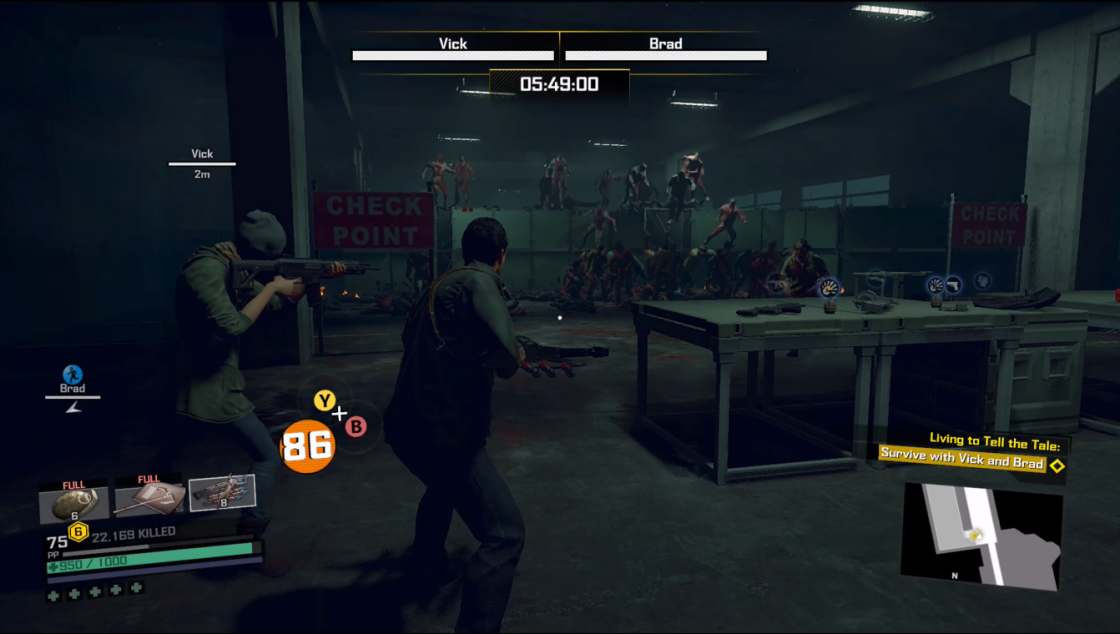The image size is (1120, 634).
Task: Select the Vick 2m waypoint marker
Action: click(202, 162)
